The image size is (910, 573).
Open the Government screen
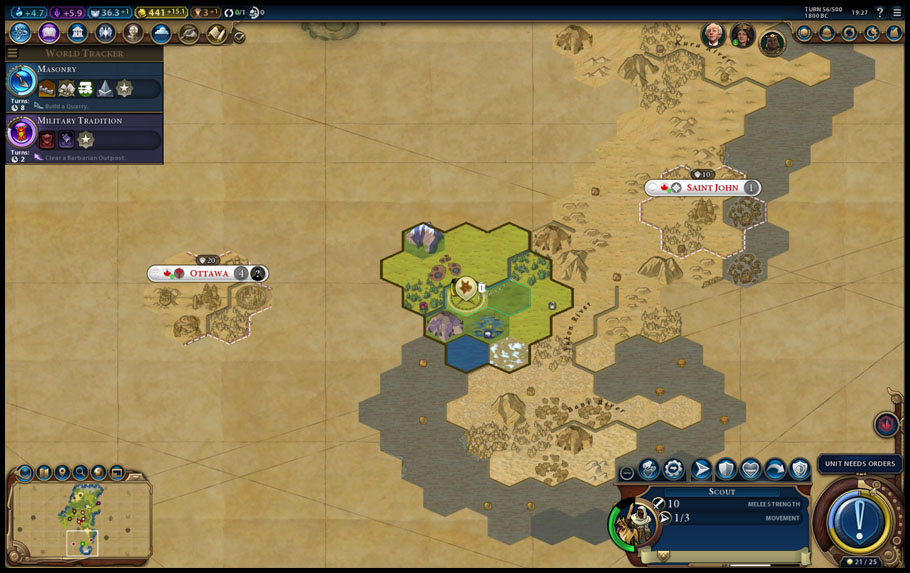pyautogui.click(x=77, y=33)
